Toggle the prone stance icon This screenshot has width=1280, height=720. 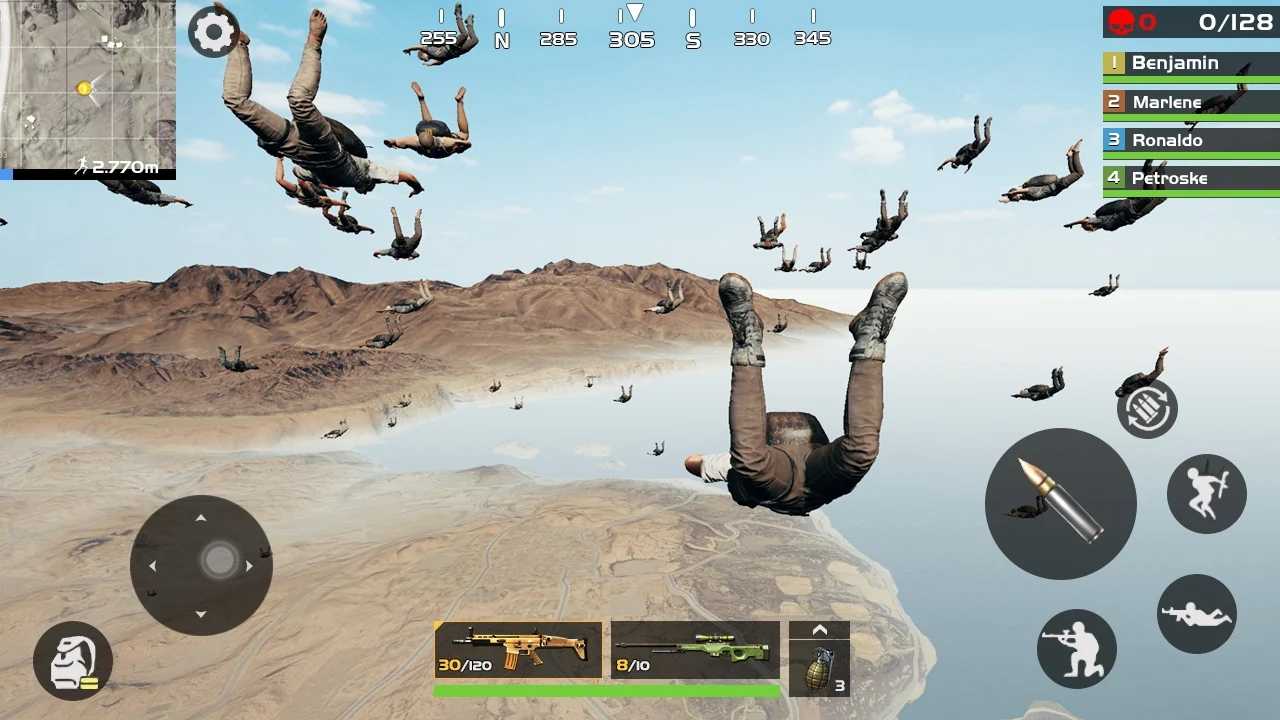(x=1196, y=614)
